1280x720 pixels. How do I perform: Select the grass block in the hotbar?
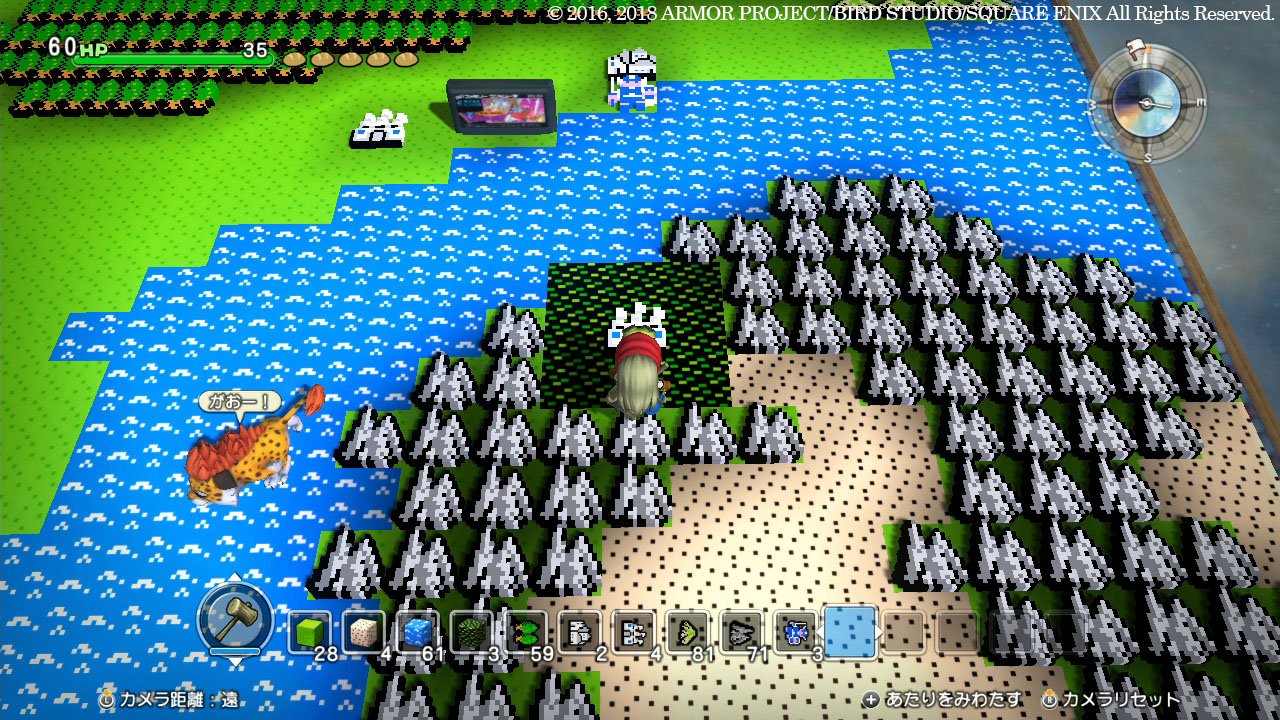(x=309, y=632)
